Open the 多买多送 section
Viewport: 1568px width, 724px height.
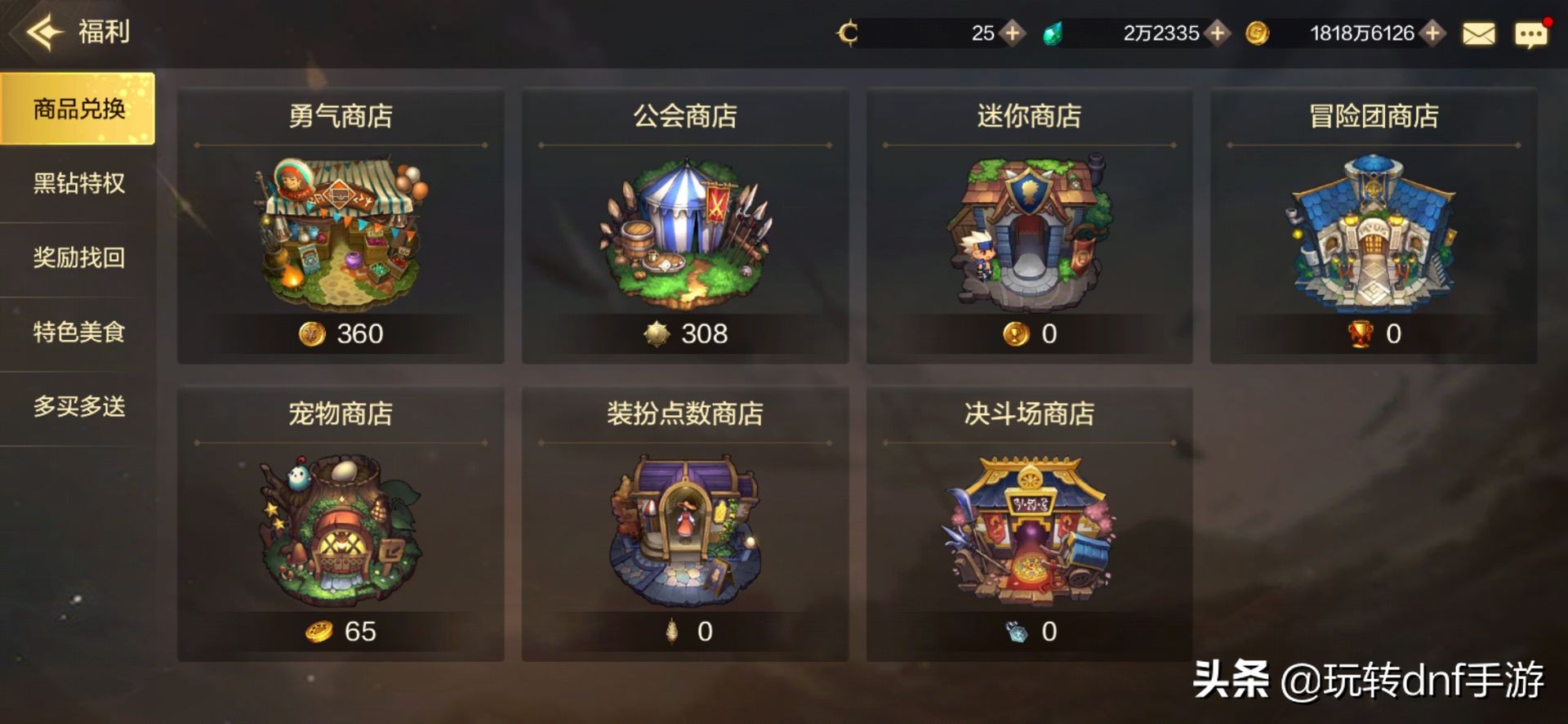pos(78,405)
